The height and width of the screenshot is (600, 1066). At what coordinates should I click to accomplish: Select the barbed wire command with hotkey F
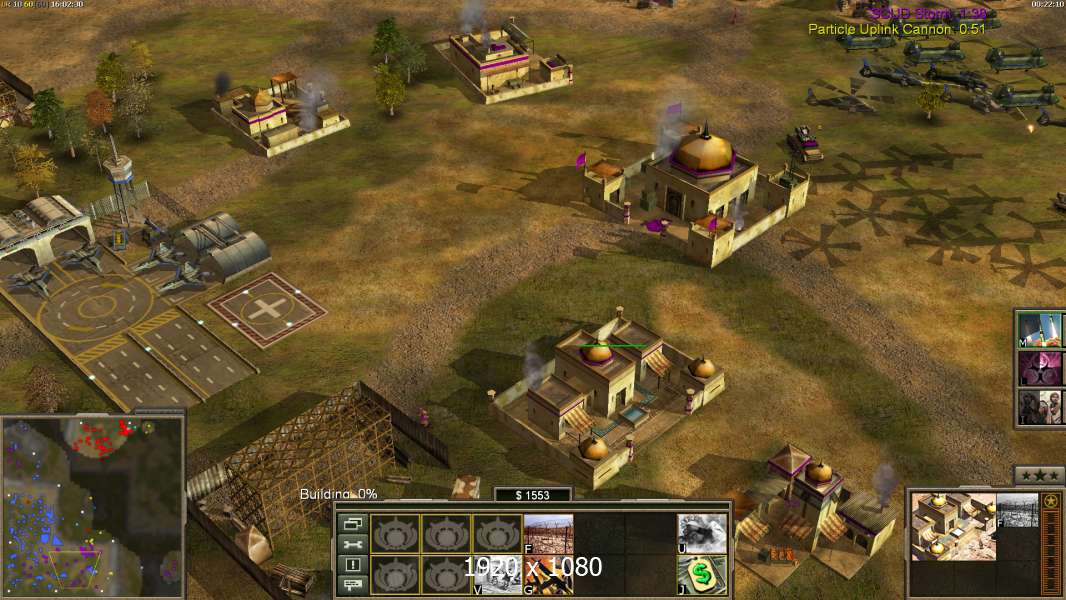548,534
